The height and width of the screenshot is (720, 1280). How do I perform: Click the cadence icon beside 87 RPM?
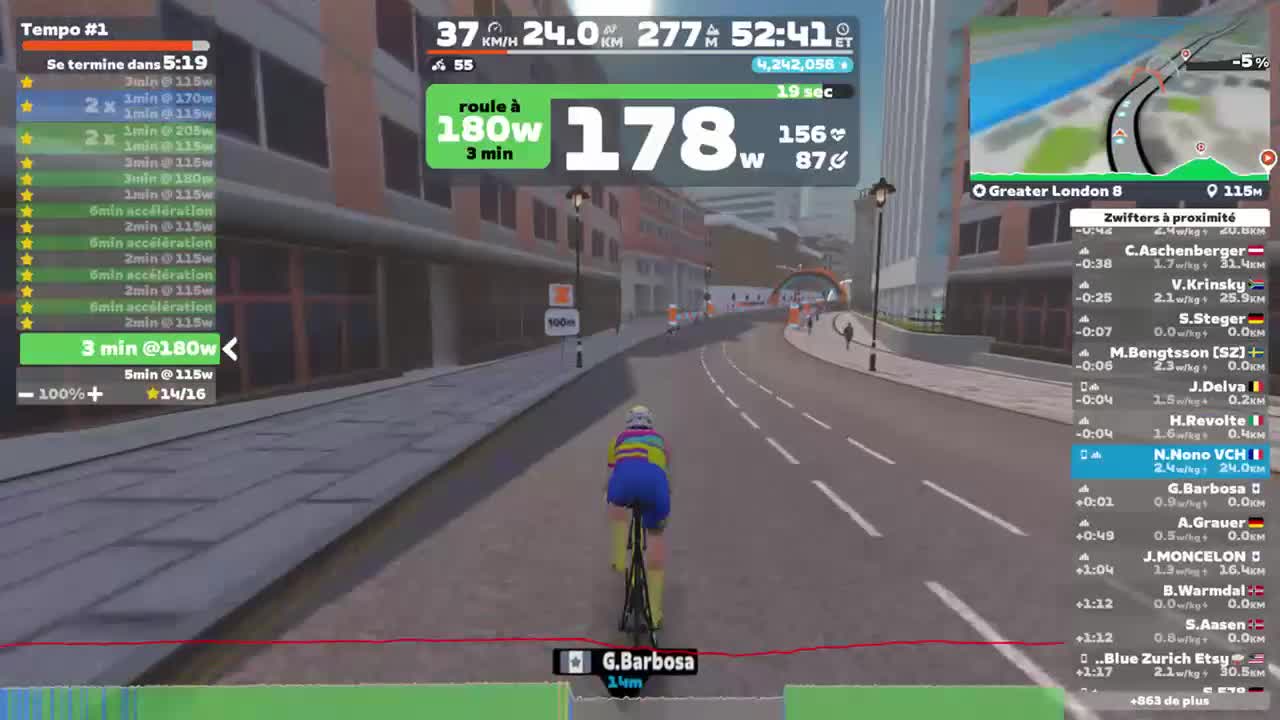coord(837,158)
